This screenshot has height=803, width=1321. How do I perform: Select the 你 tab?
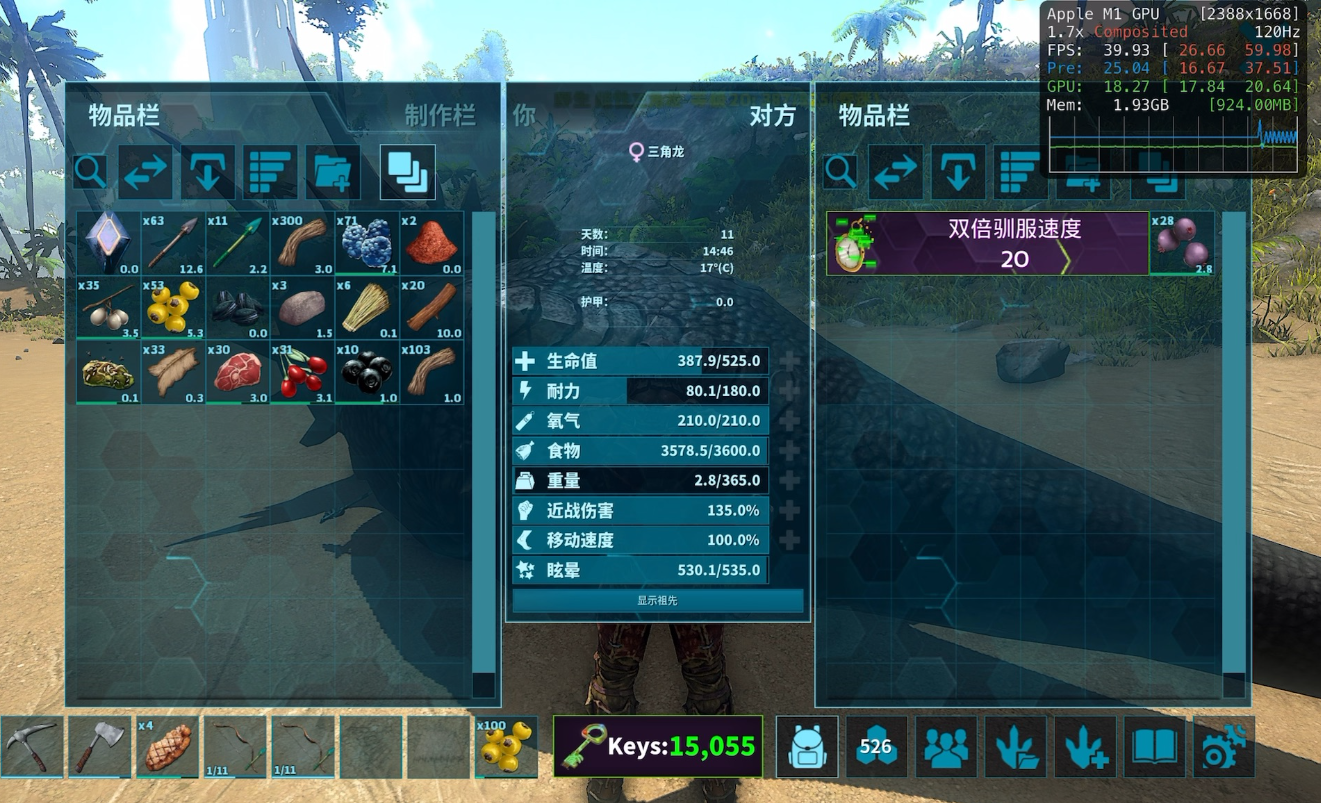524,116
